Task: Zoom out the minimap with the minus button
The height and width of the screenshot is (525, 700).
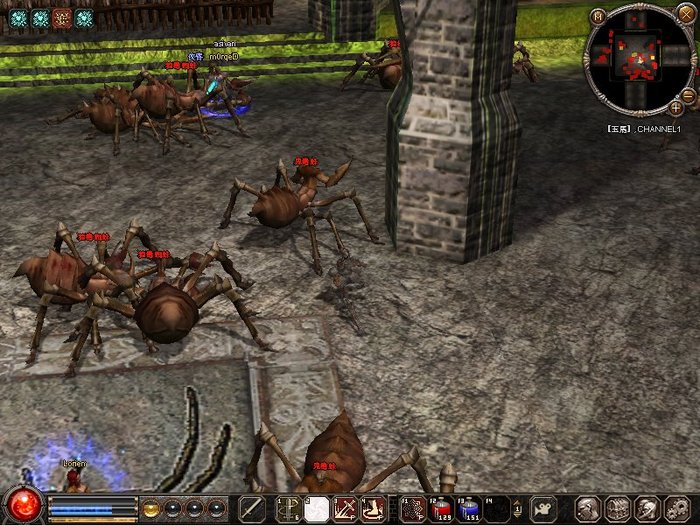Action: click(687, 95)
